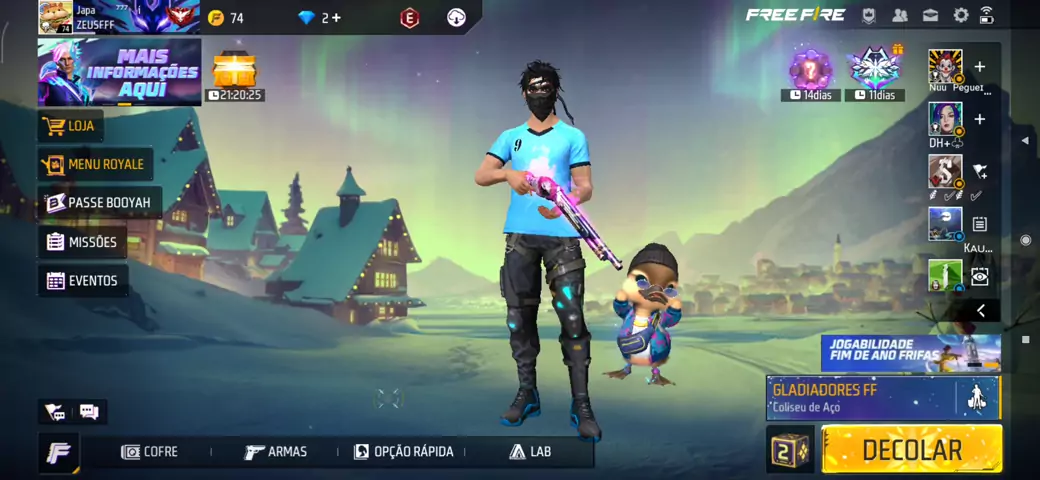
Task: Open the "Mais Informações Aqui" banner
Action: click(119, 72)
